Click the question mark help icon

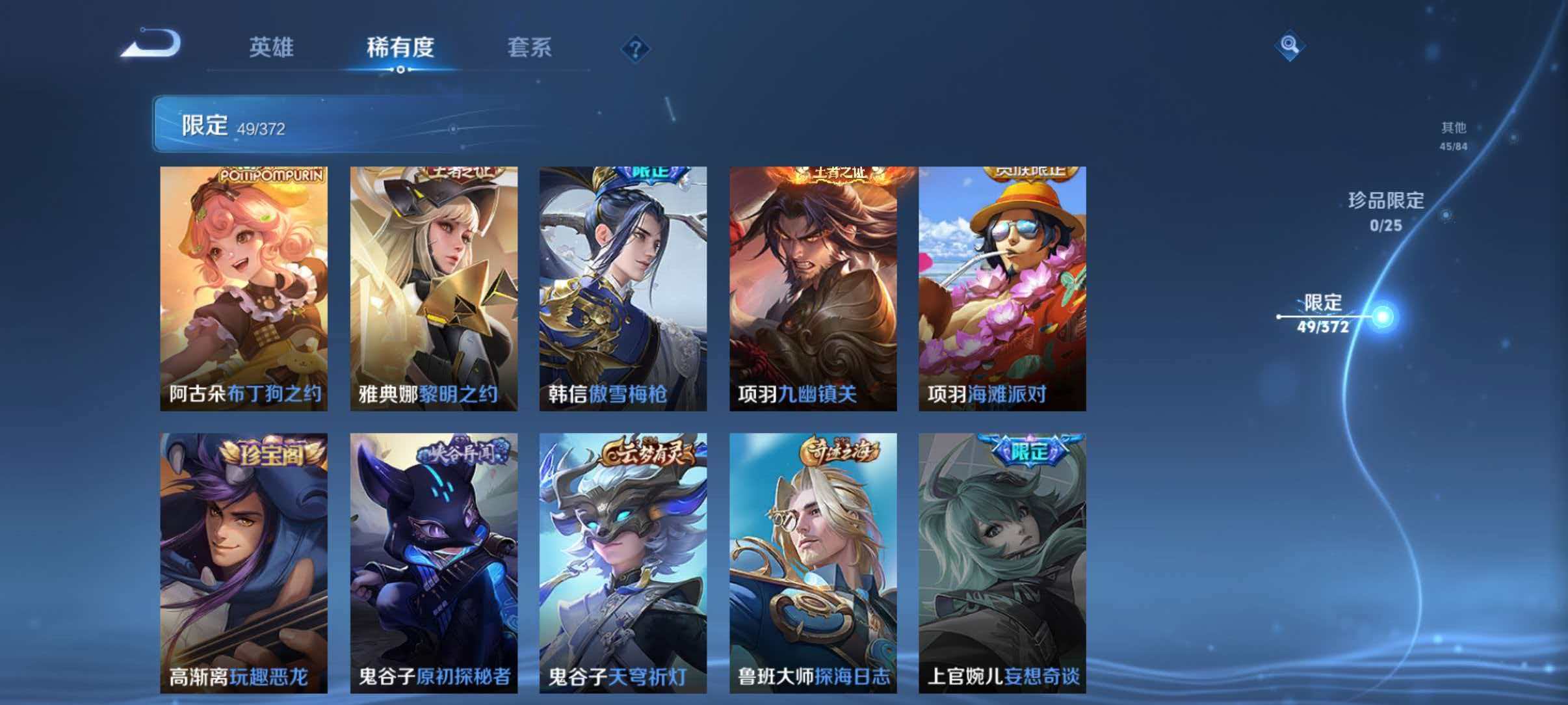[x=636, y=49]
